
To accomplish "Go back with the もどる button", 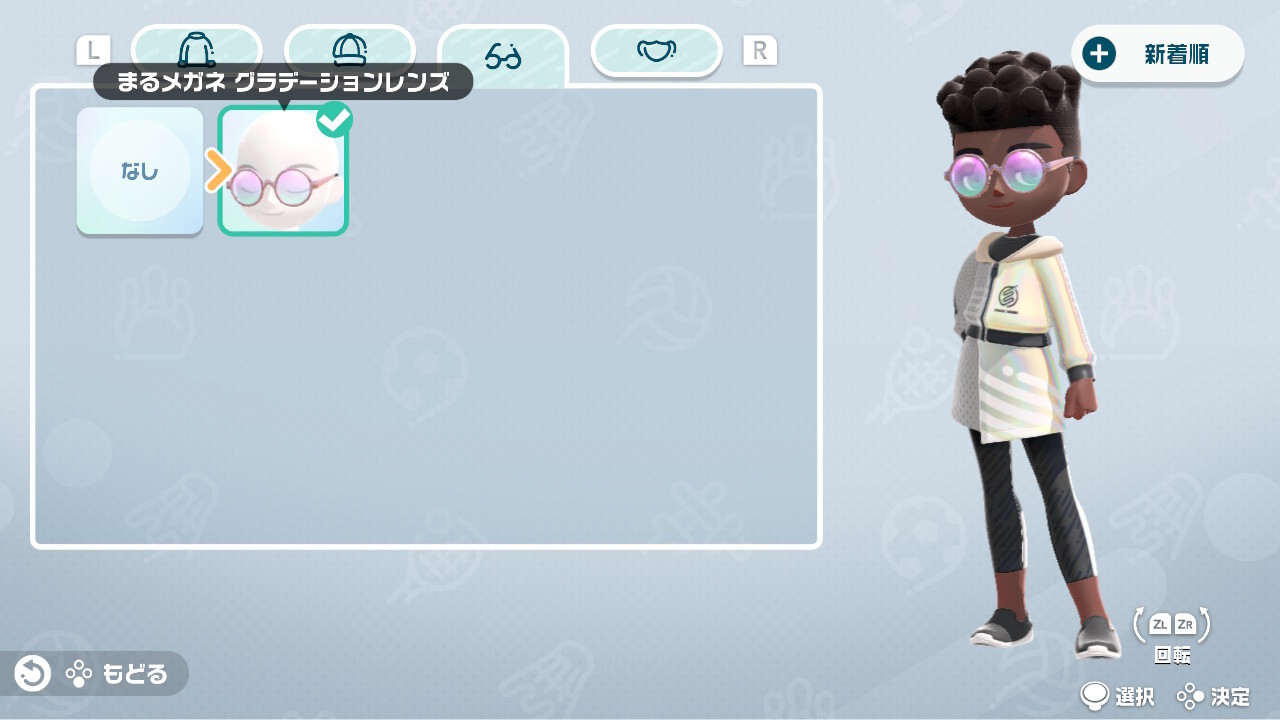I will (96, 674).
